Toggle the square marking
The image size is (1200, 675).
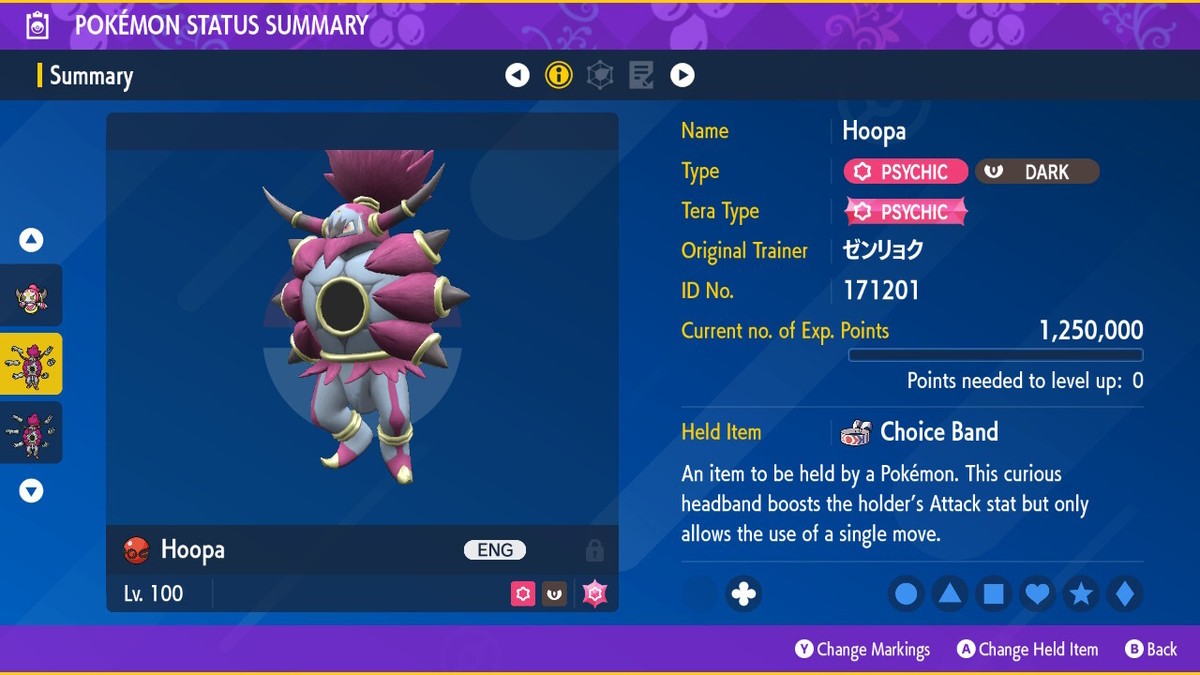point(994,595)
